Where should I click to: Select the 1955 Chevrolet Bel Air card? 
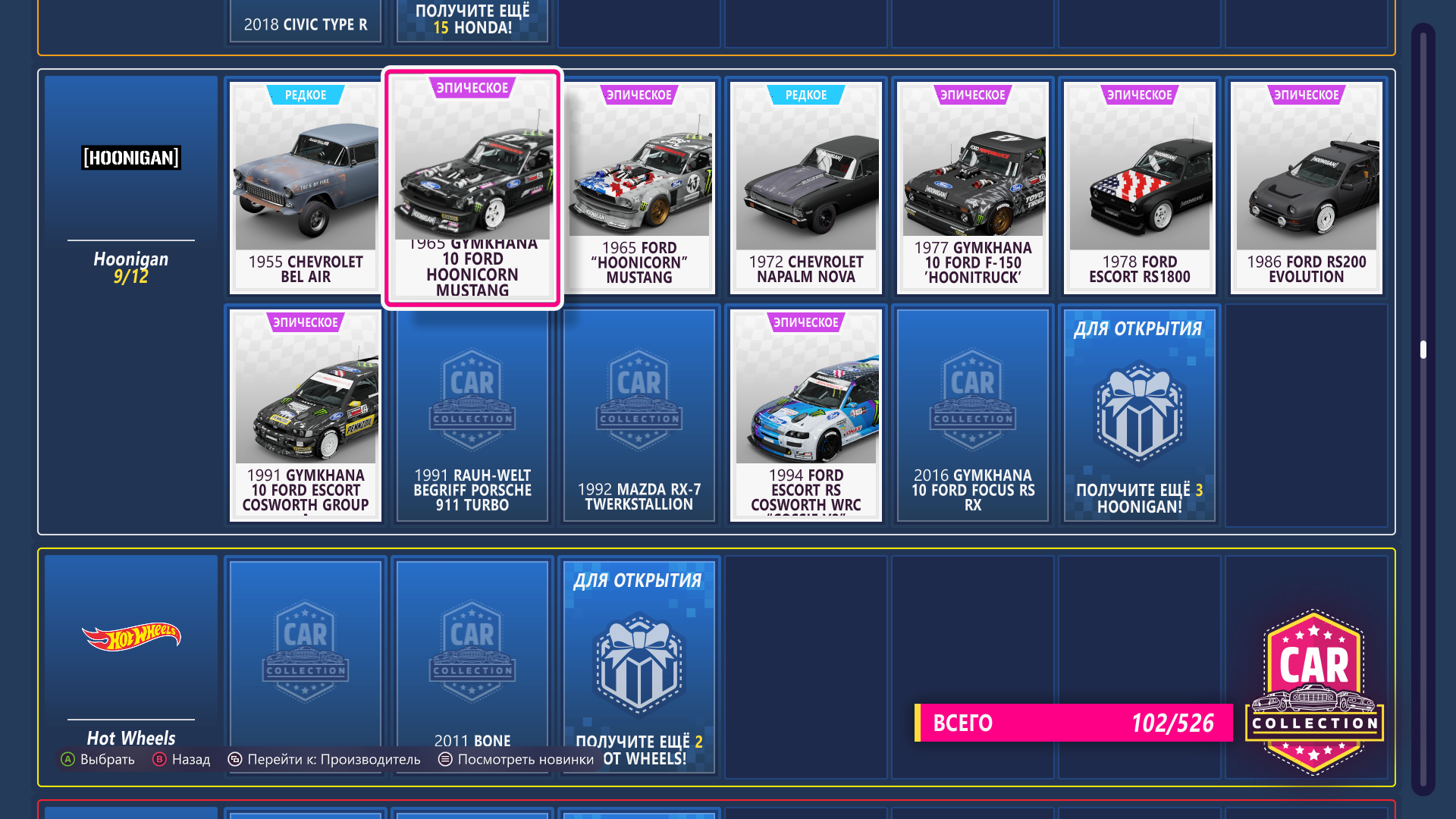pyautogui.click(x=306, y=187)
